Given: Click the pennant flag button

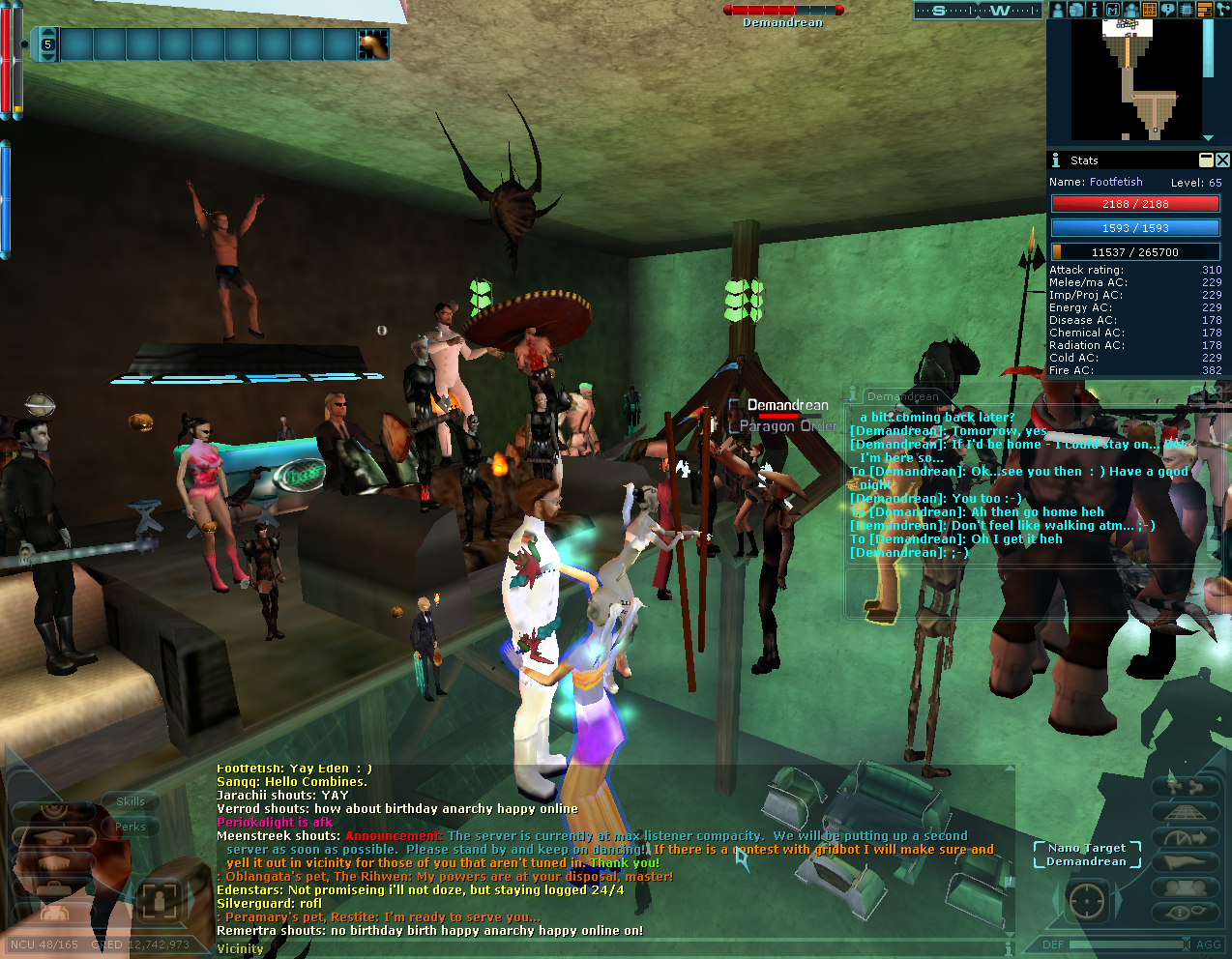Looking at the screenshot, I should [1185, 862].
